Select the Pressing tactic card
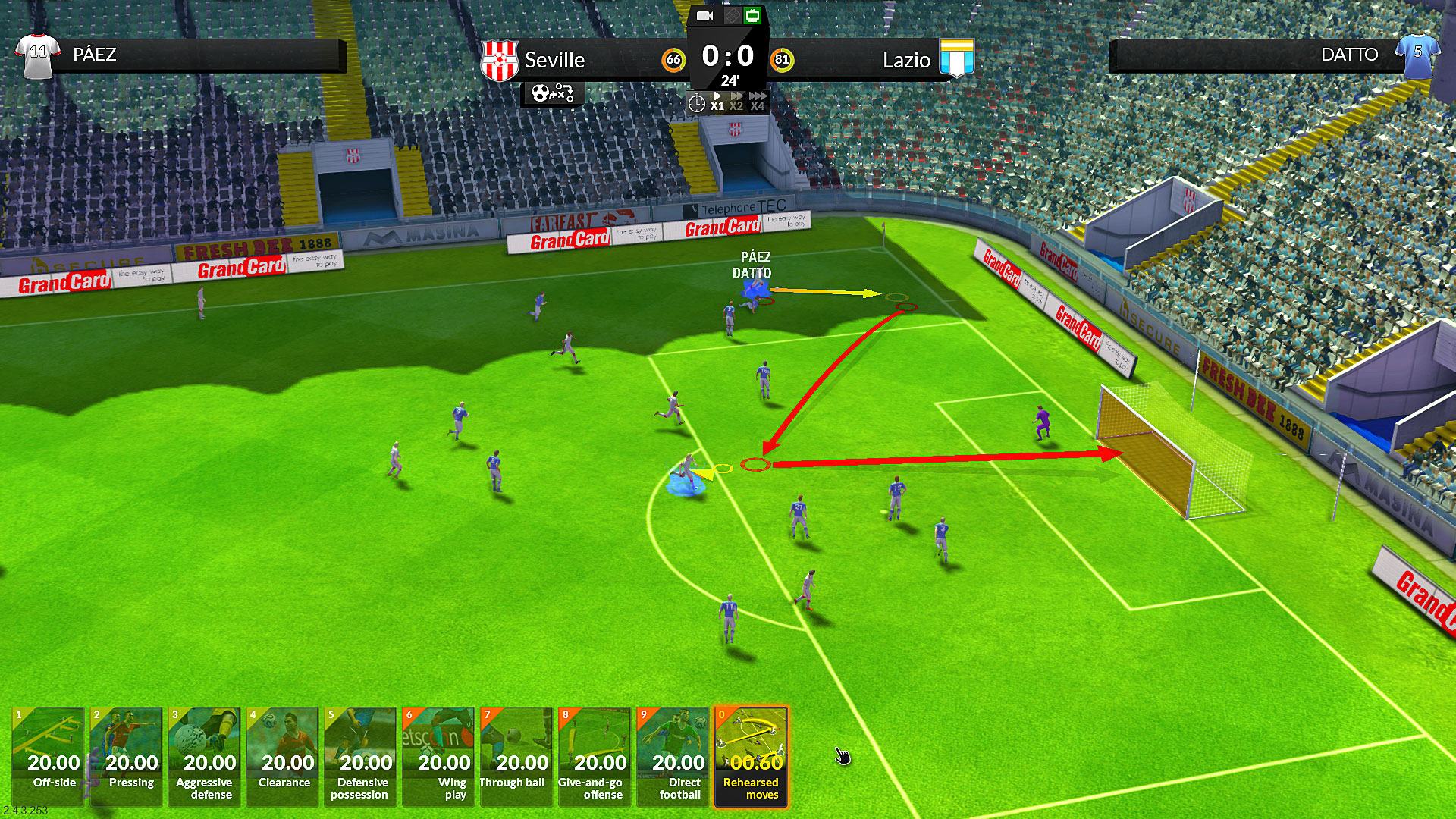This screenshot has height=819, width=1456. pyautogui.click(x=127, y=756)
